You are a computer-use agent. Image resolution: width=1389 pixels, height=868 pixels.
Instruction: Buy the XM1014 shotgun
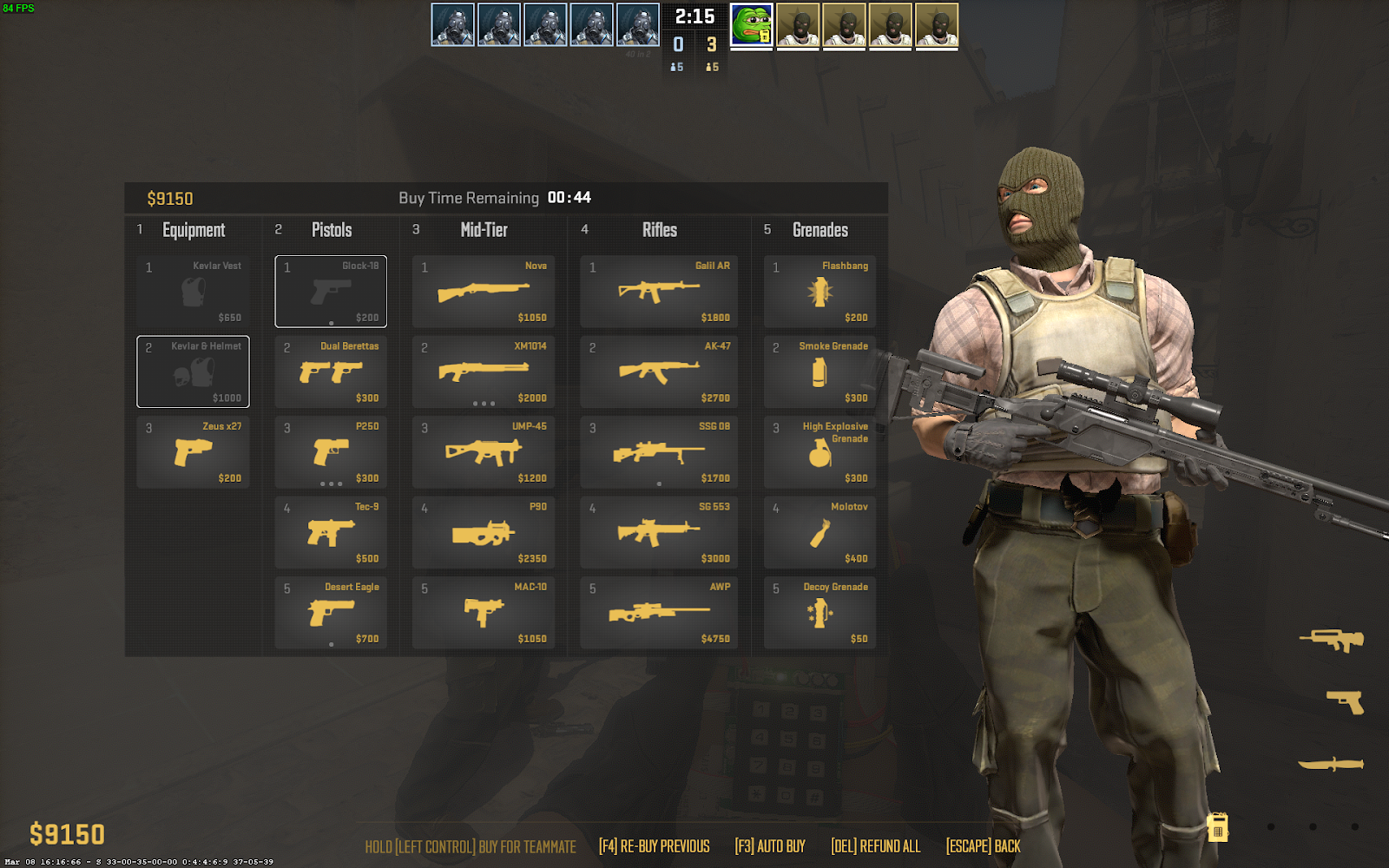click(x=484, y=372)
